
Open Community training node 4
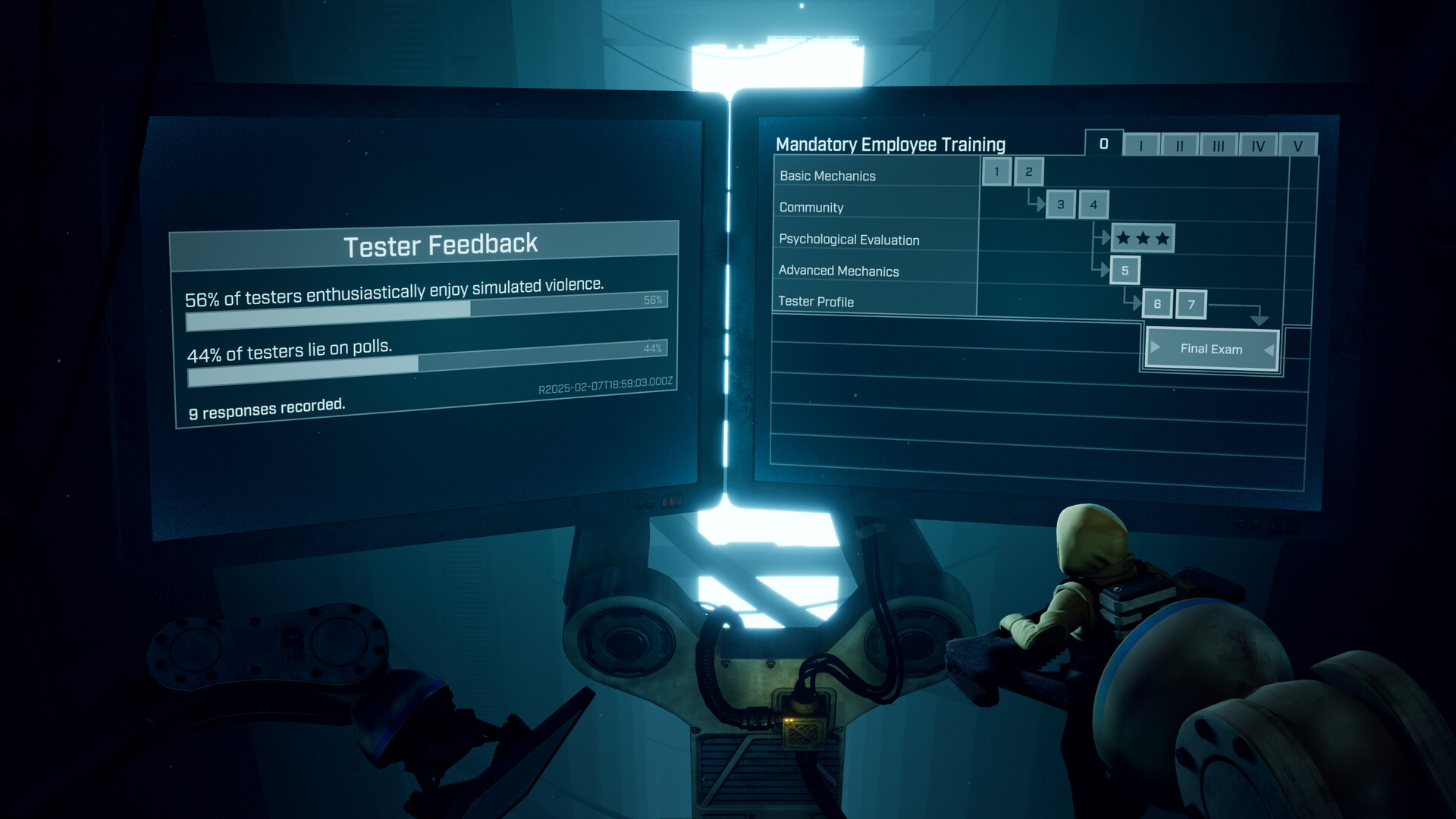point(1094,206)
